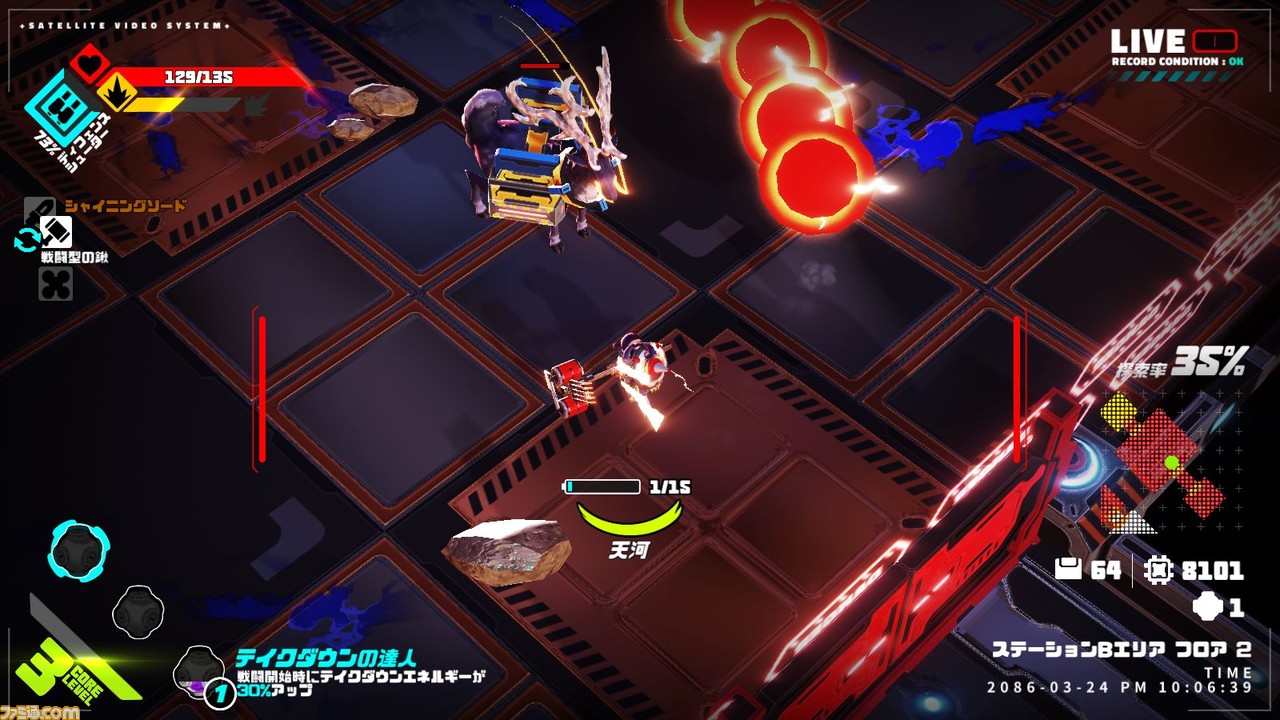Click the yellow burst gauge icon

pos(114,97)
